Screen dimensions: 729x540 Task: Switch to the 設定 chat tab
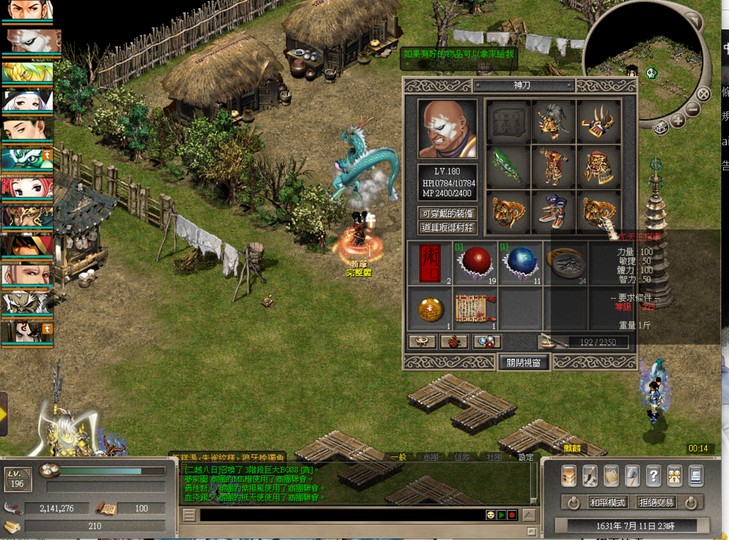coord(526,457)
